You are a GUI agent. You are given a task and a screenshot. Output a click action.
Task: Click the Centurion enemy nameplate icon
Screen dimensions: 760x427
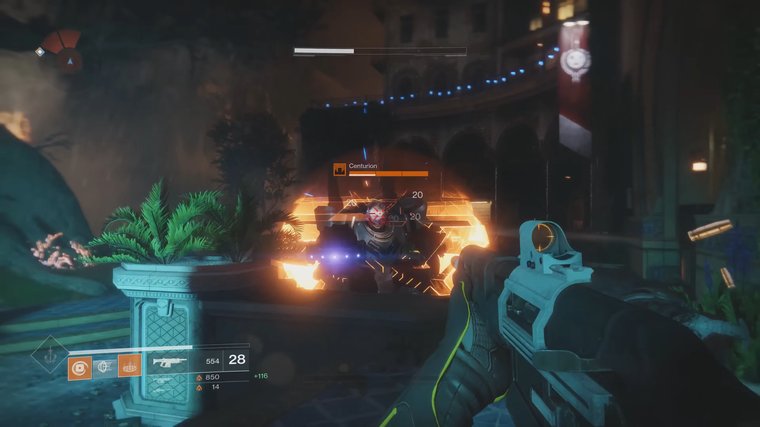pyautogui.click(x=340, y=171)
